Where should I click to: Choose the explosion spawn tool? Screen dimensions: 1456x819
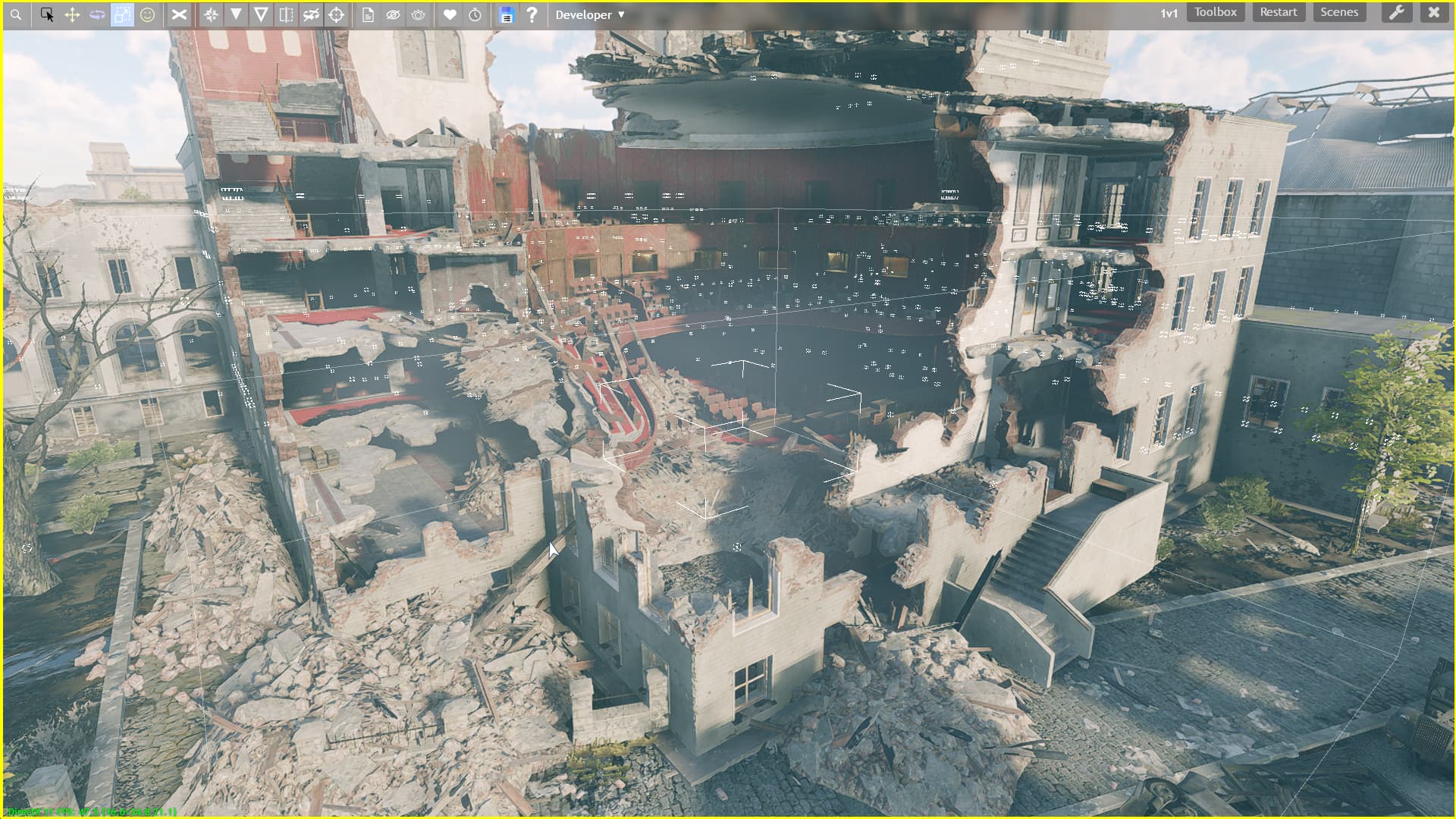click(x=211, y=14)
